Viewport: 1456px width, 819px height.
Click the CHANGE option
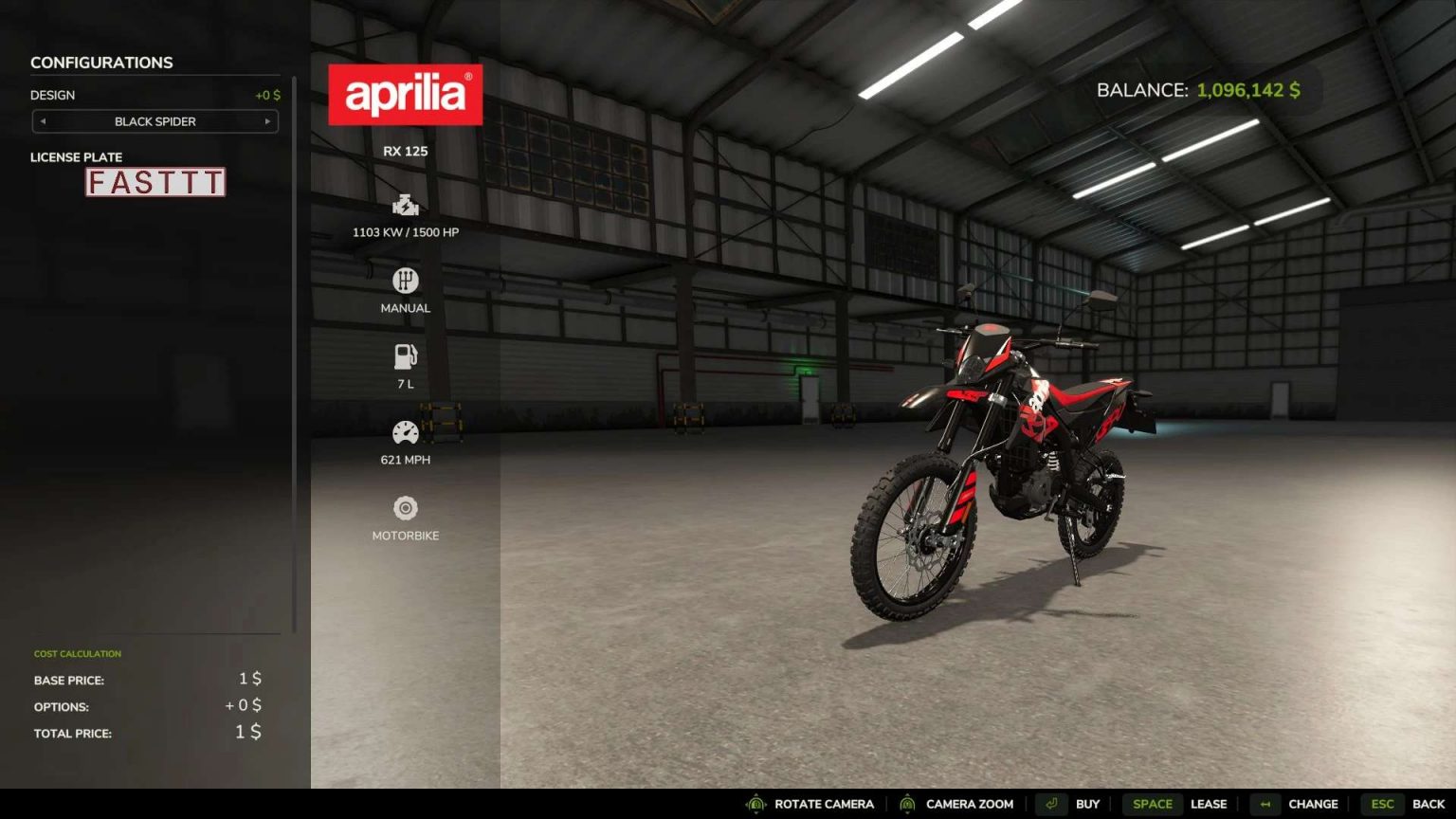[x=1313, y=803]
